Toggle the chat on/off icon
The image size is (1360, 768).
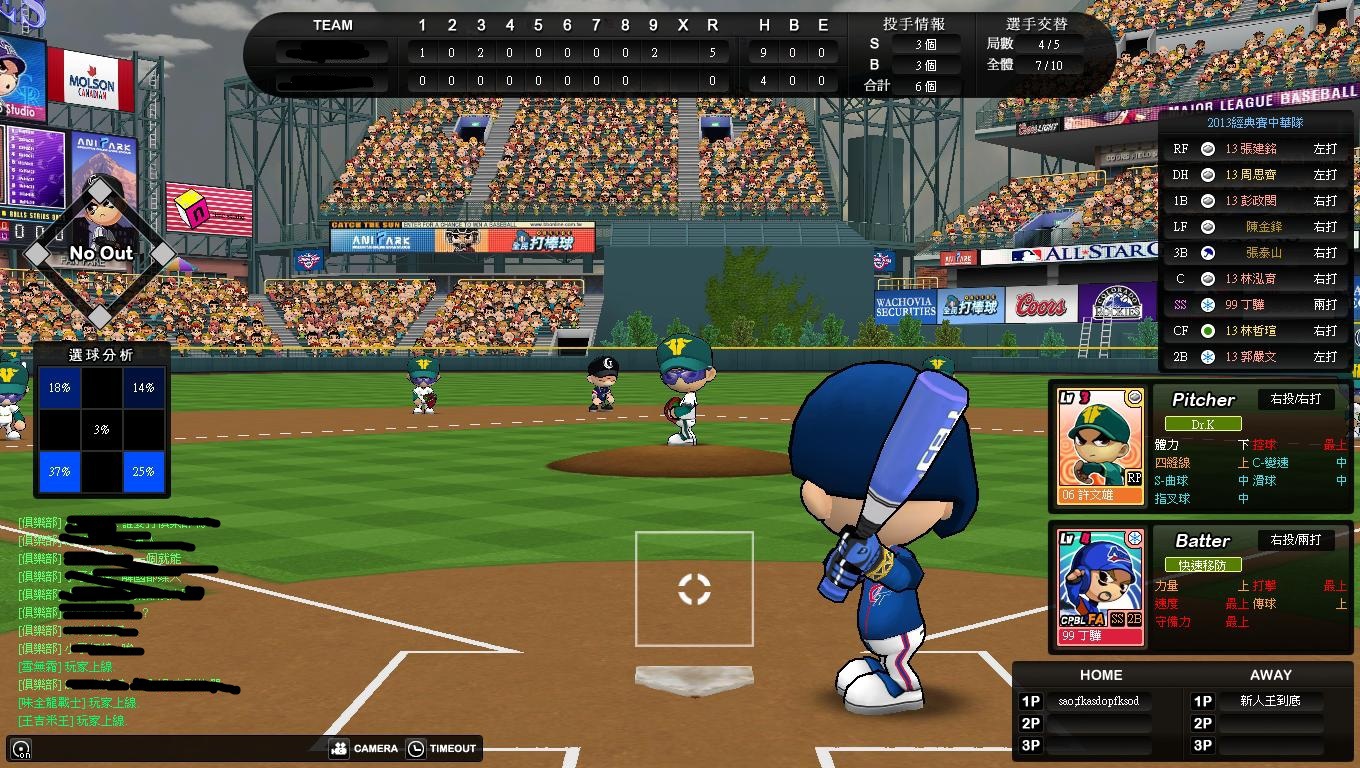tap(20, 749)
